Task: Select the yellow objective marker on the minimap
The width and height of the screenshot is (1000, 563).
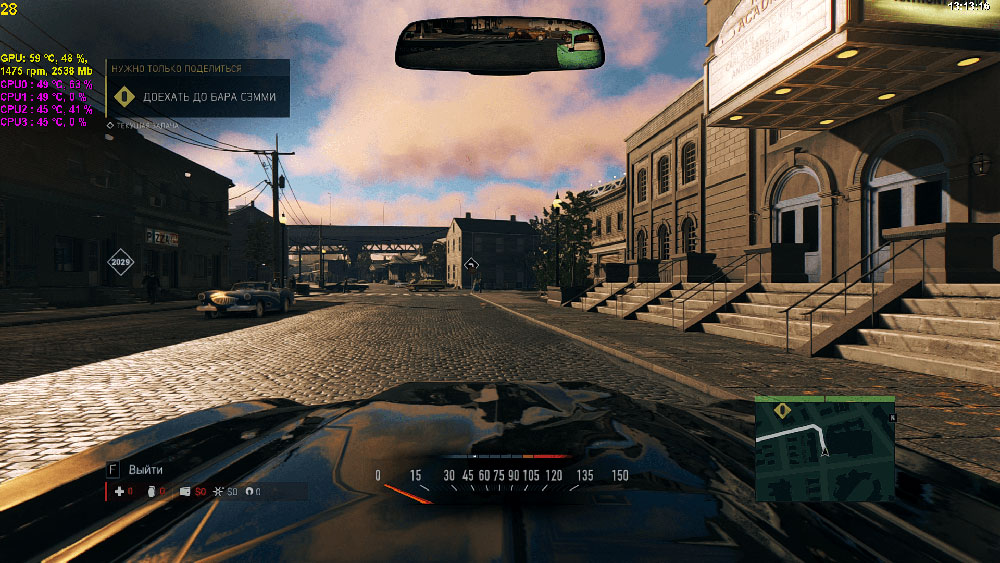Action: [x=782, y=410]
